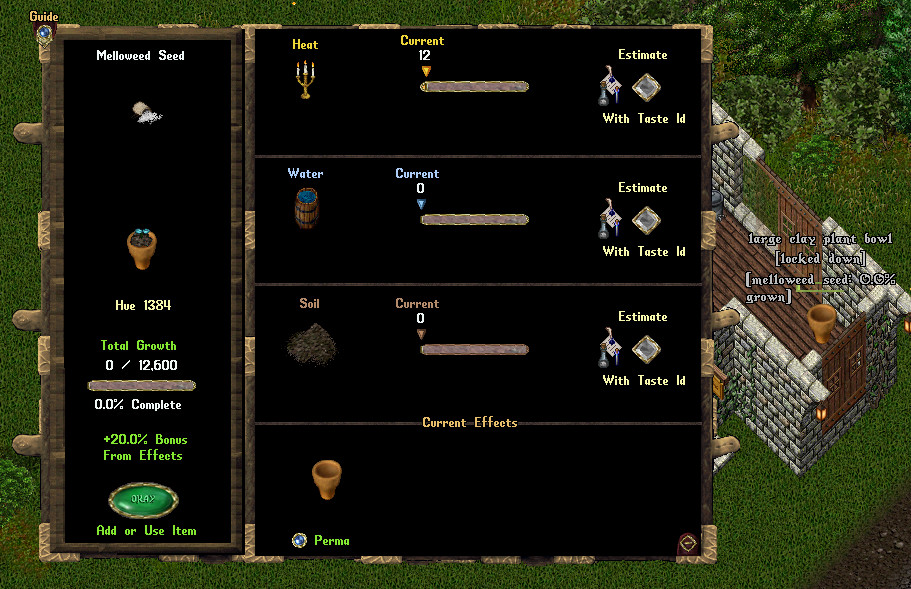Click the red emblem button in panel corner

point(687,543)
